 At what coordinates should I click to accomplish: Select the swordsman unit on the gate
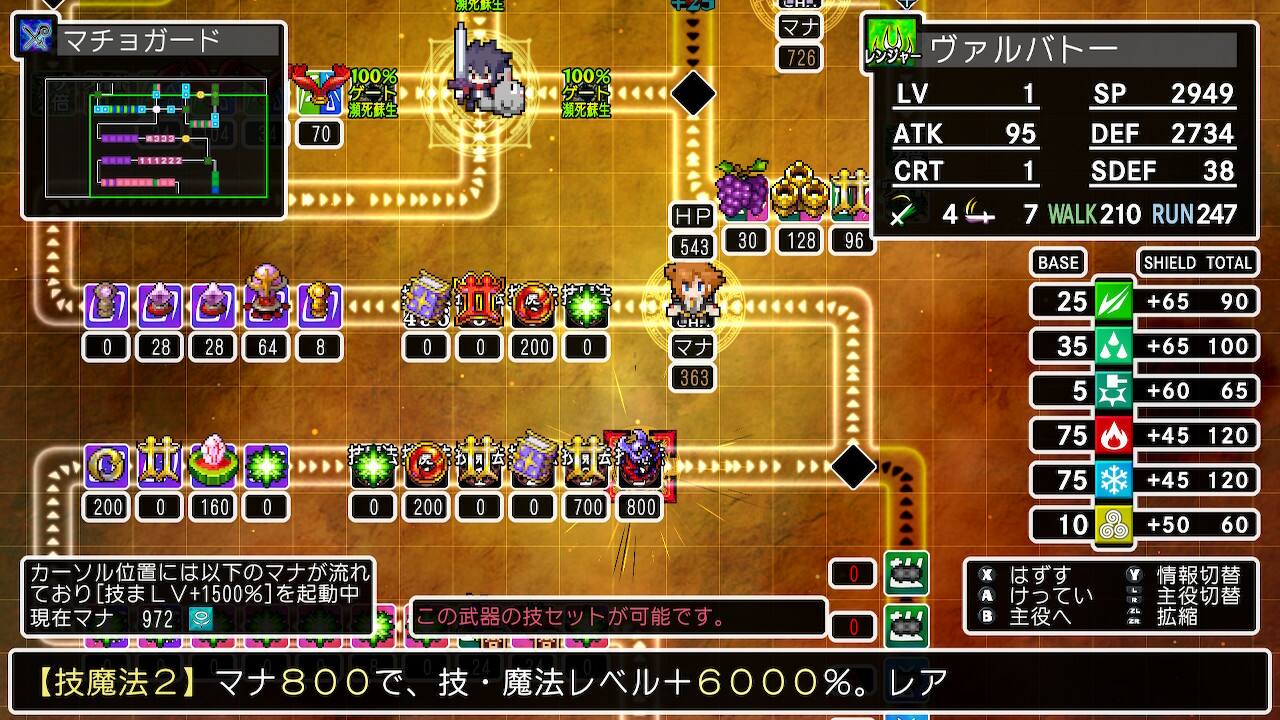pyautogui.click(x=480, y=72)
